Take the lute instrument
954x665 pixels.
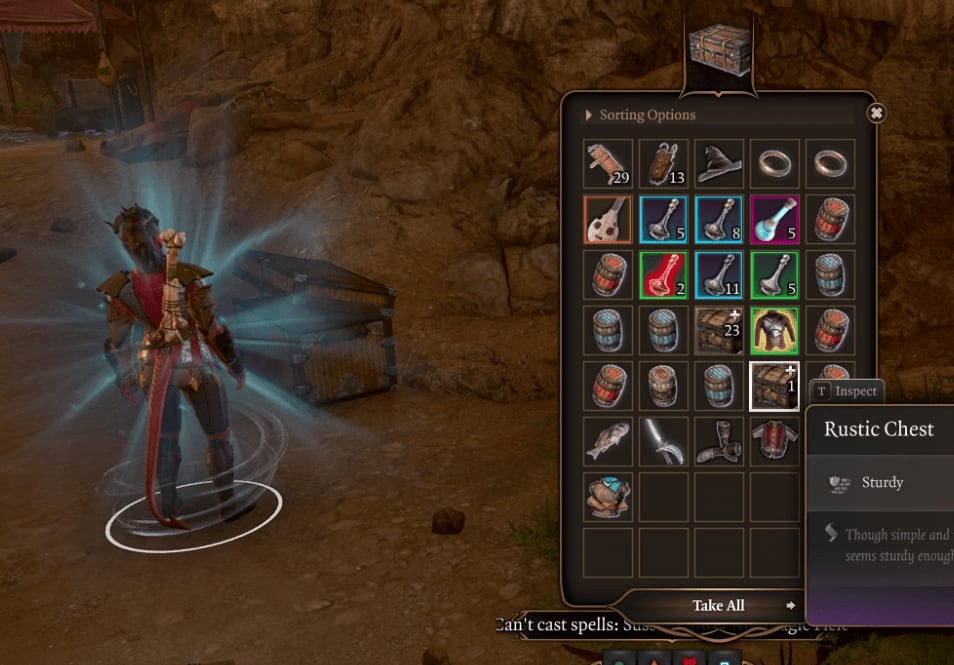pos(609,220)
